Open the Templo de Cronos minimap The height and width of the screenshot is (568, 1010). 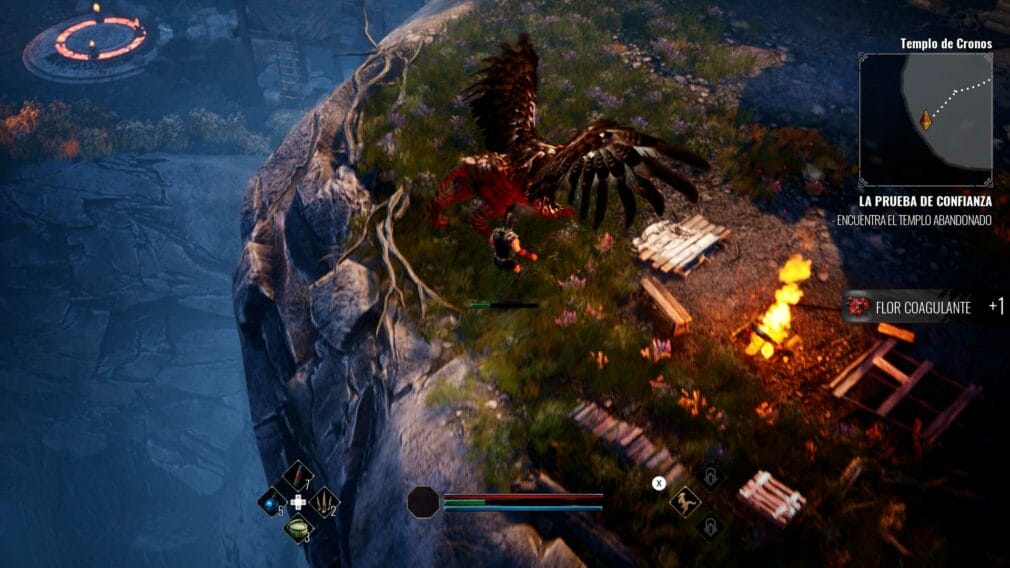point(925,111)
